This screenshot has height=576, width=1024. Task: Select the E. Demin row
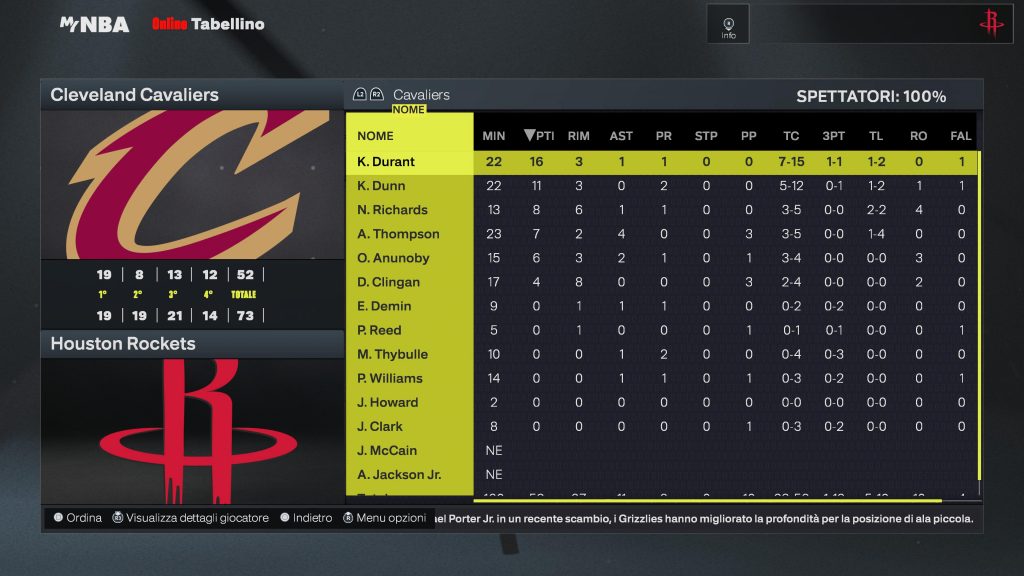(384, 306)
